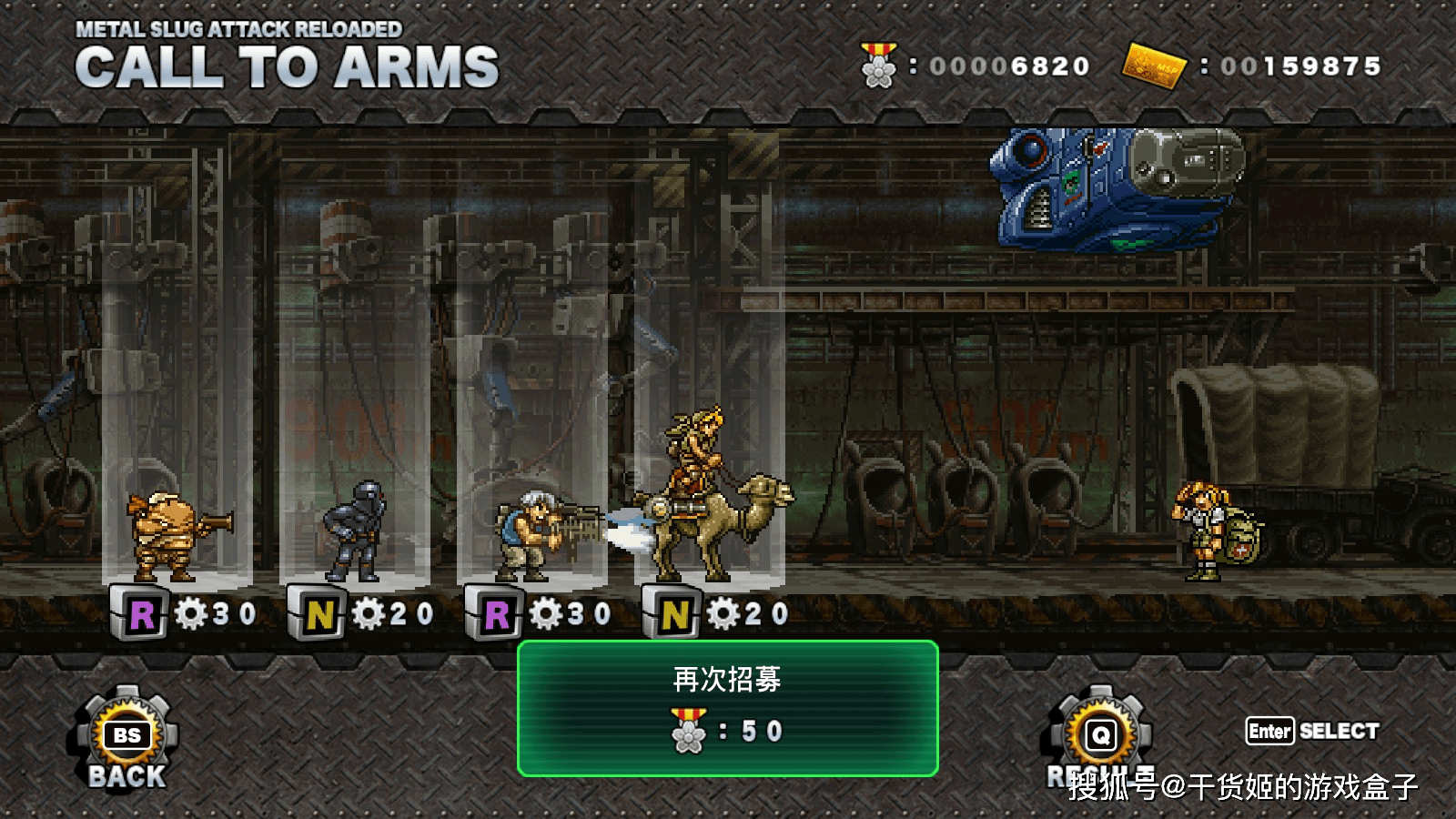Recruit again for 50 medals
The width and height of the screenshot is (1456, 819).
click(x=727, y=708)
